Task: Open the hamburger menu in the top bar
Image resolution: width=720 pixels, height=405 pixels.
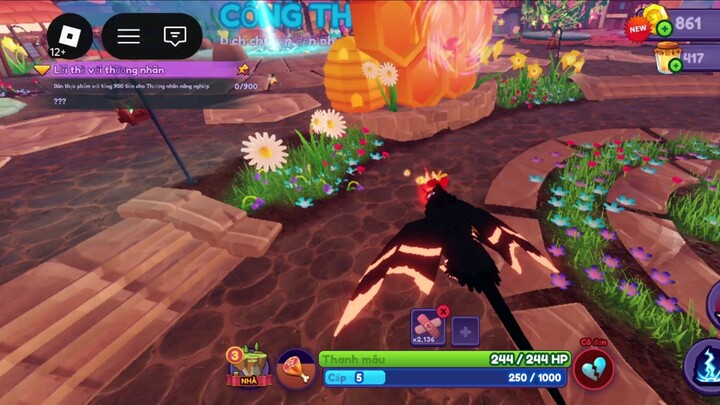Action: coord(129,37)
